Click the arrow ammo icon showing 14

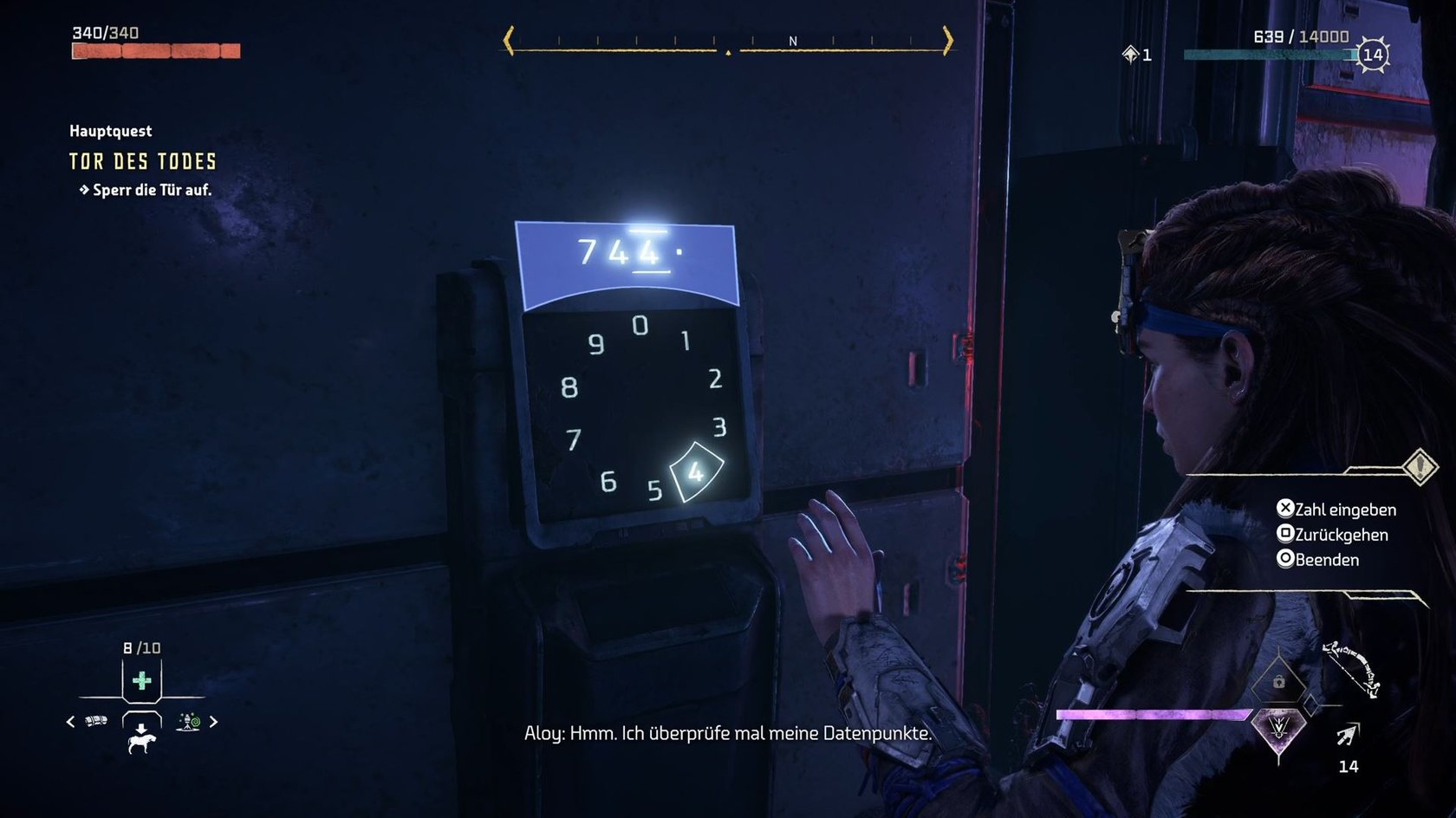coord(1347,735)
